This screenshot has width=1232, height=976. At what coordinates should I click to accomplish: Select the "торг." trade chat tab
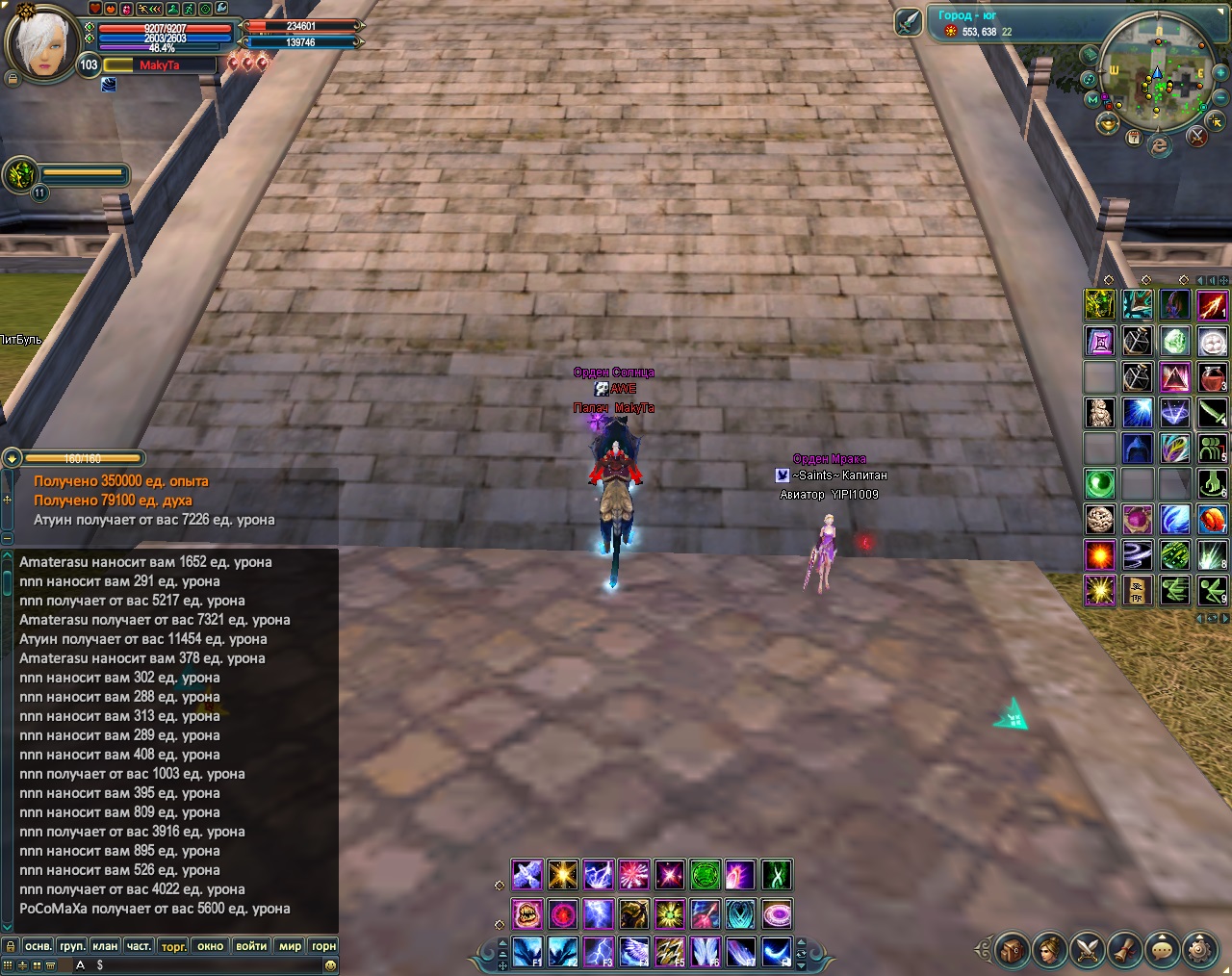[x=174, y=946]
